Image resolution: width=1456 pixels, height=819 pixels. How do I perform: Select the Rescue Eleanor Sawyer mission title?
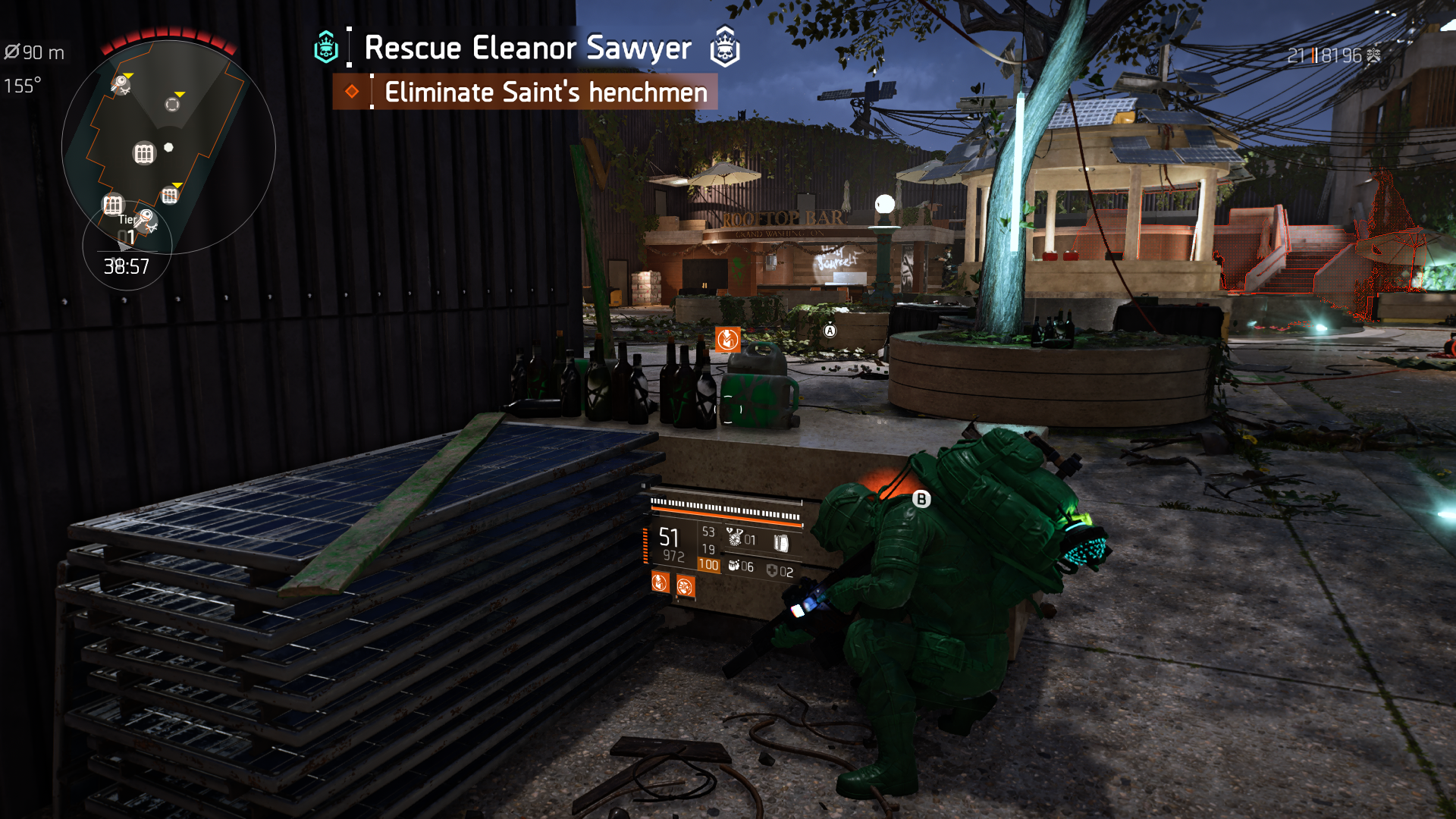tap(528, 48)
